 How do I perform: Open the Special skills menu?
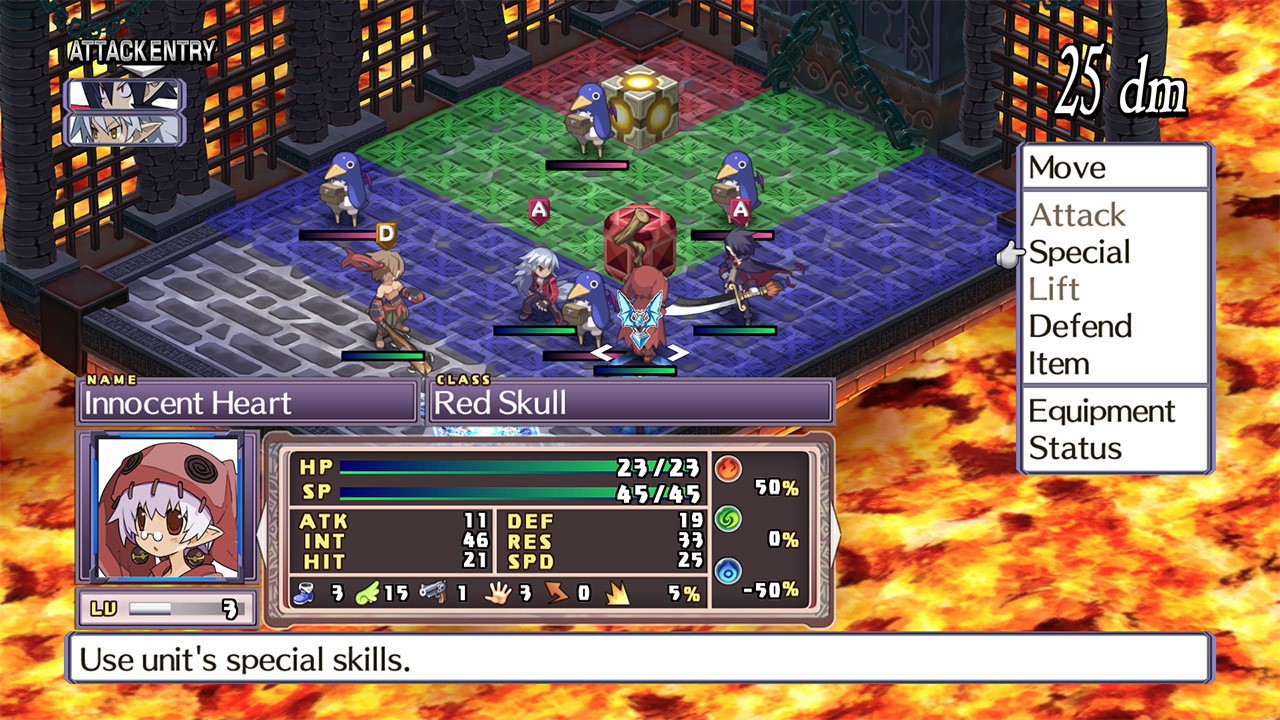(x=1079, y=252)
